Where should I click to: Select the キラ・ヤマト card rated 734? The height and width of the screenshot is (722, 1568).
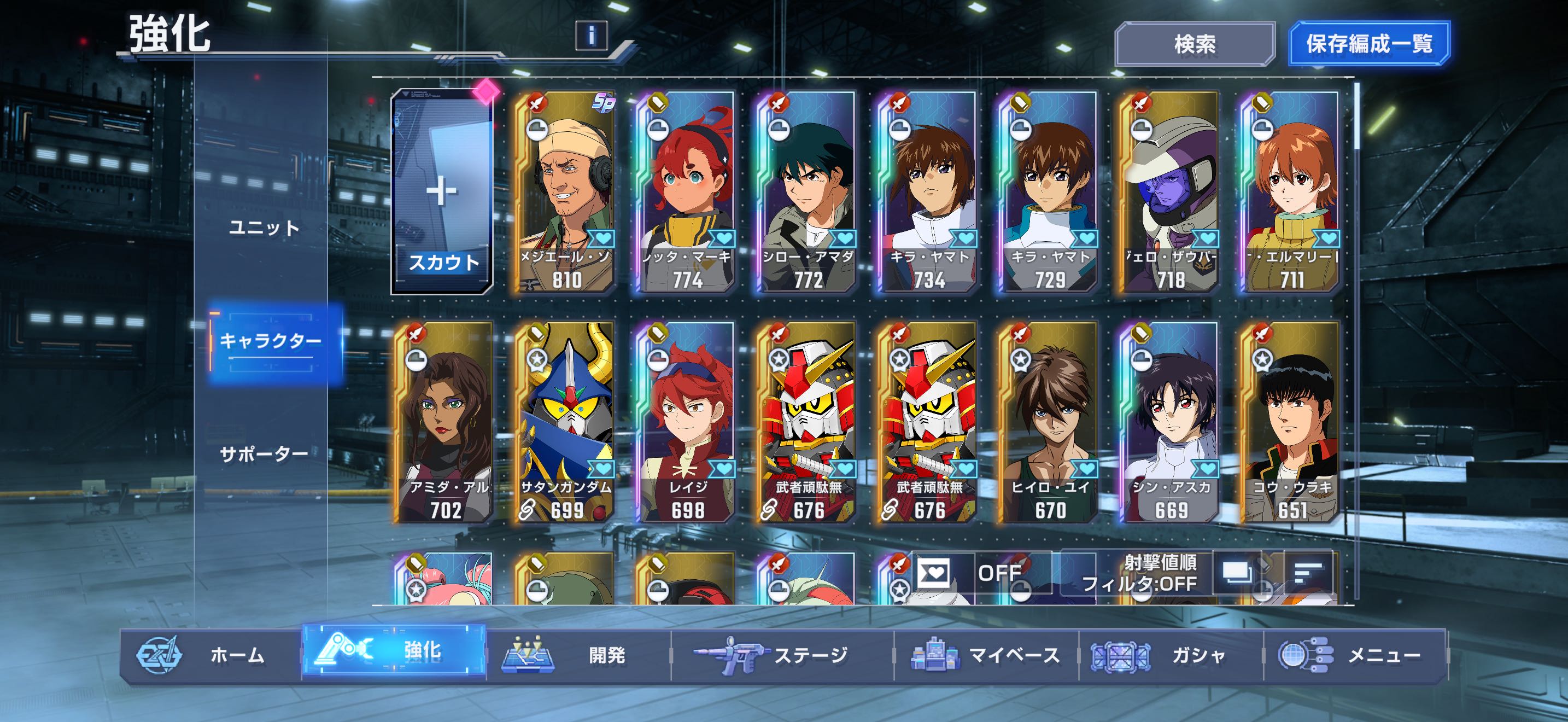point(928,192)
